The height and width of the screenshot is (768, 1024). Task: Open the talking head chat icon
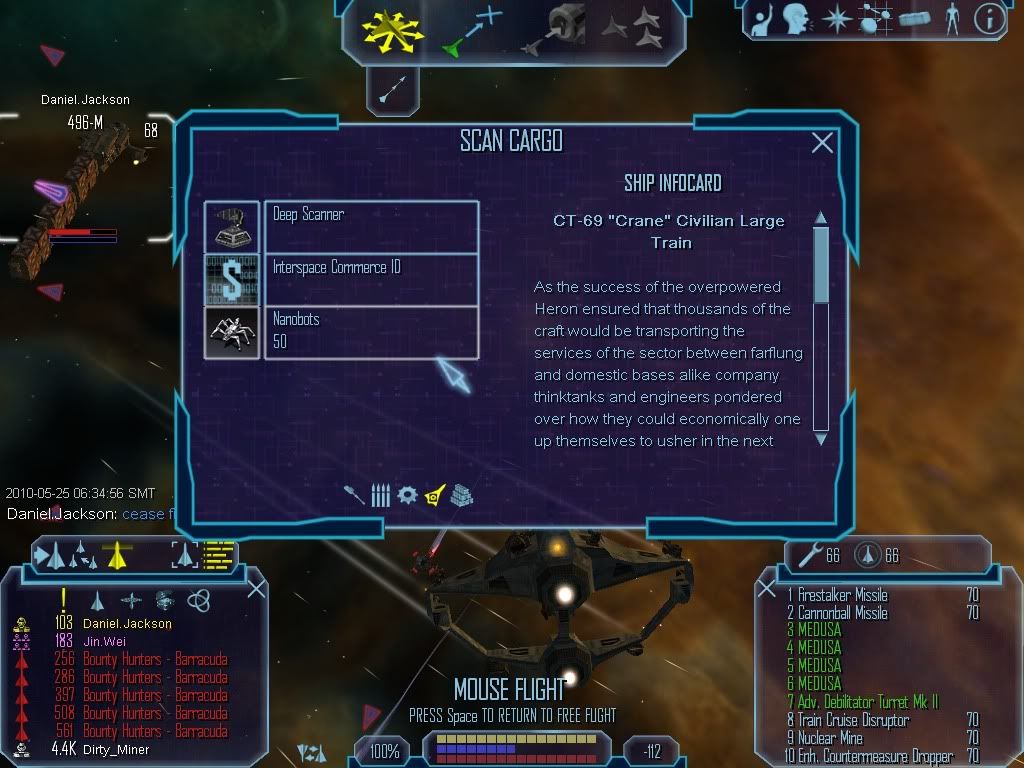click(x=796, y=19)
